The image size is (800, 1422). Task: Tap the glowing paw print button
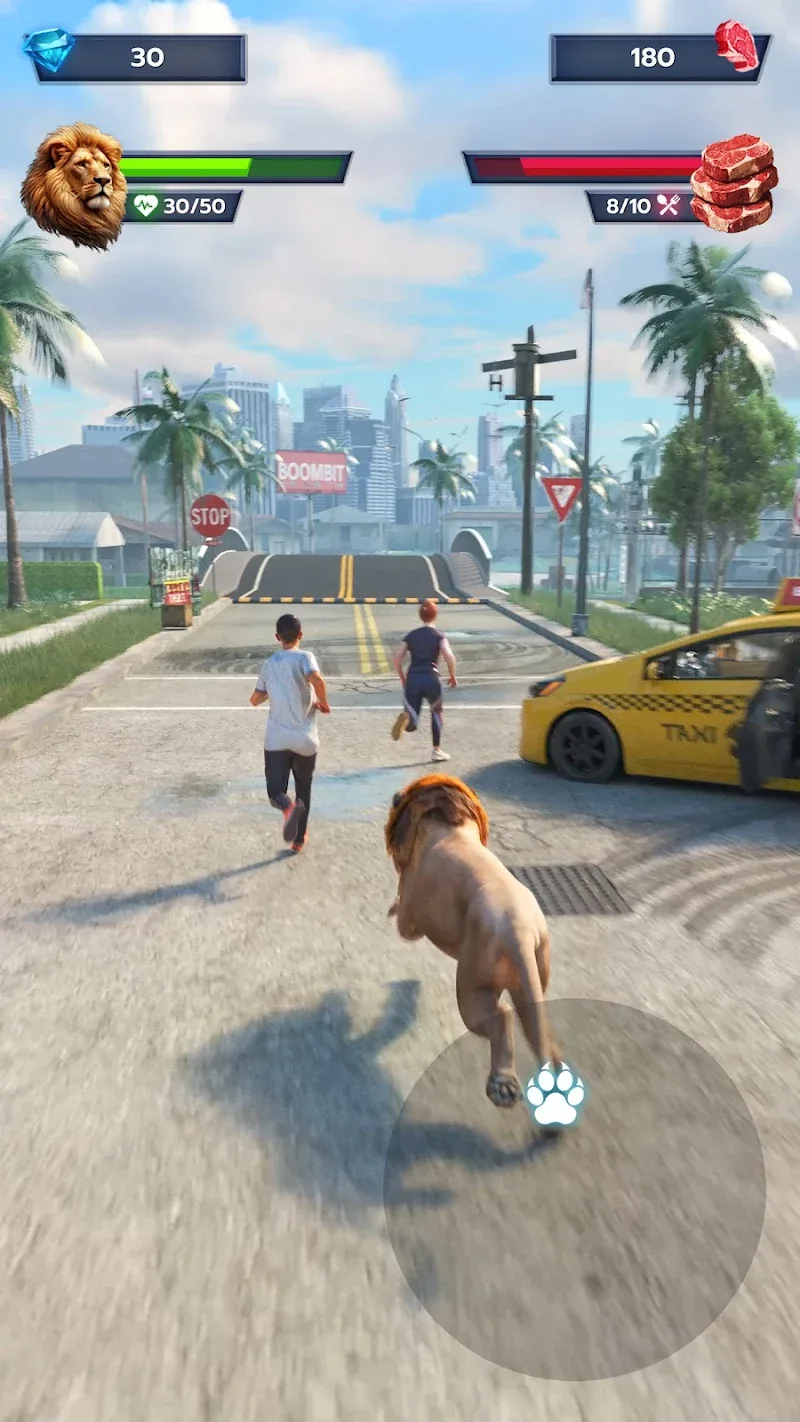pos(555,1095)
